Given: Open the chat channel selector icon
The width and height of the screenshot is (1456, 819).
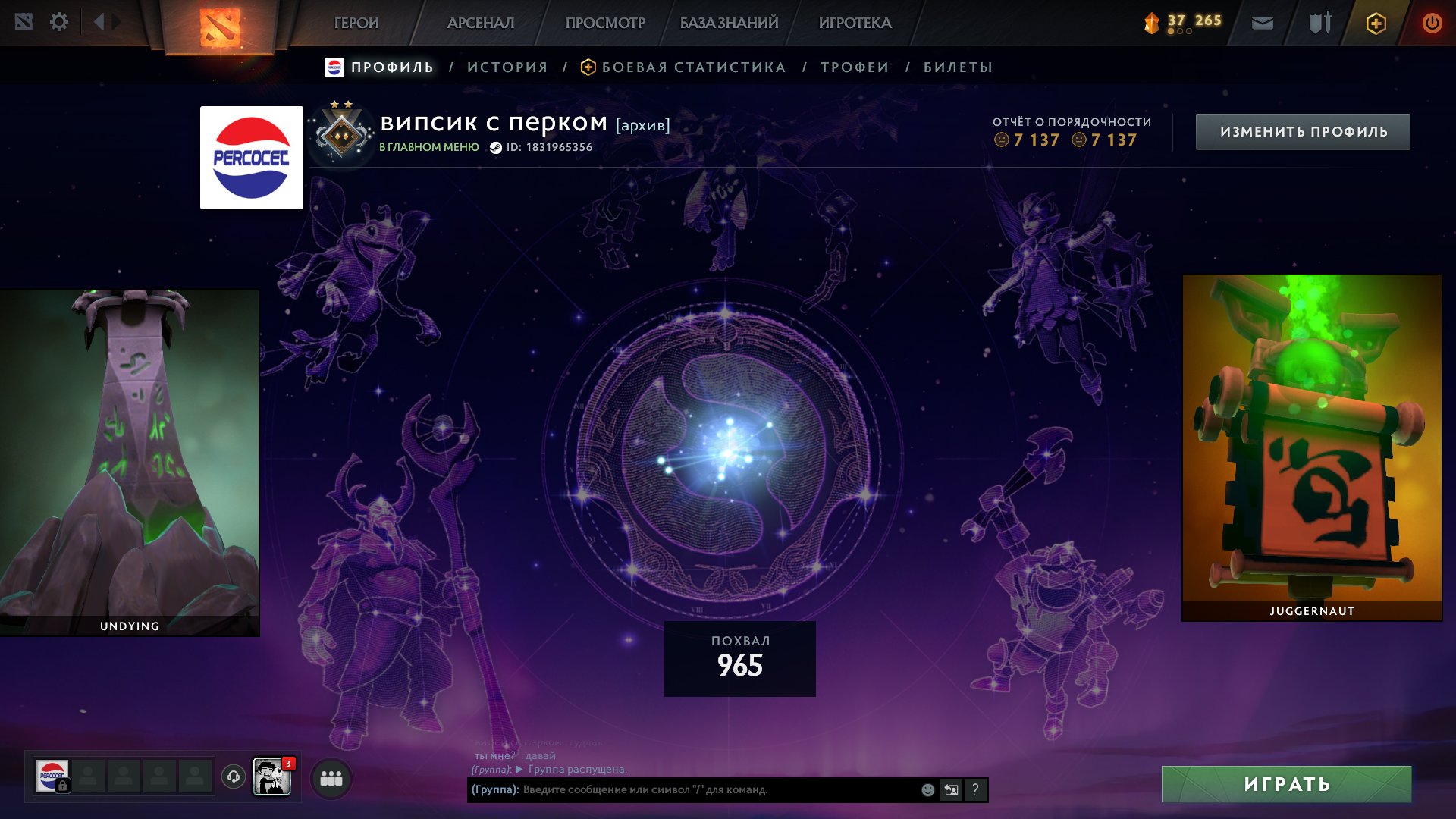Looking at the screenshot, I should (952, 789).
